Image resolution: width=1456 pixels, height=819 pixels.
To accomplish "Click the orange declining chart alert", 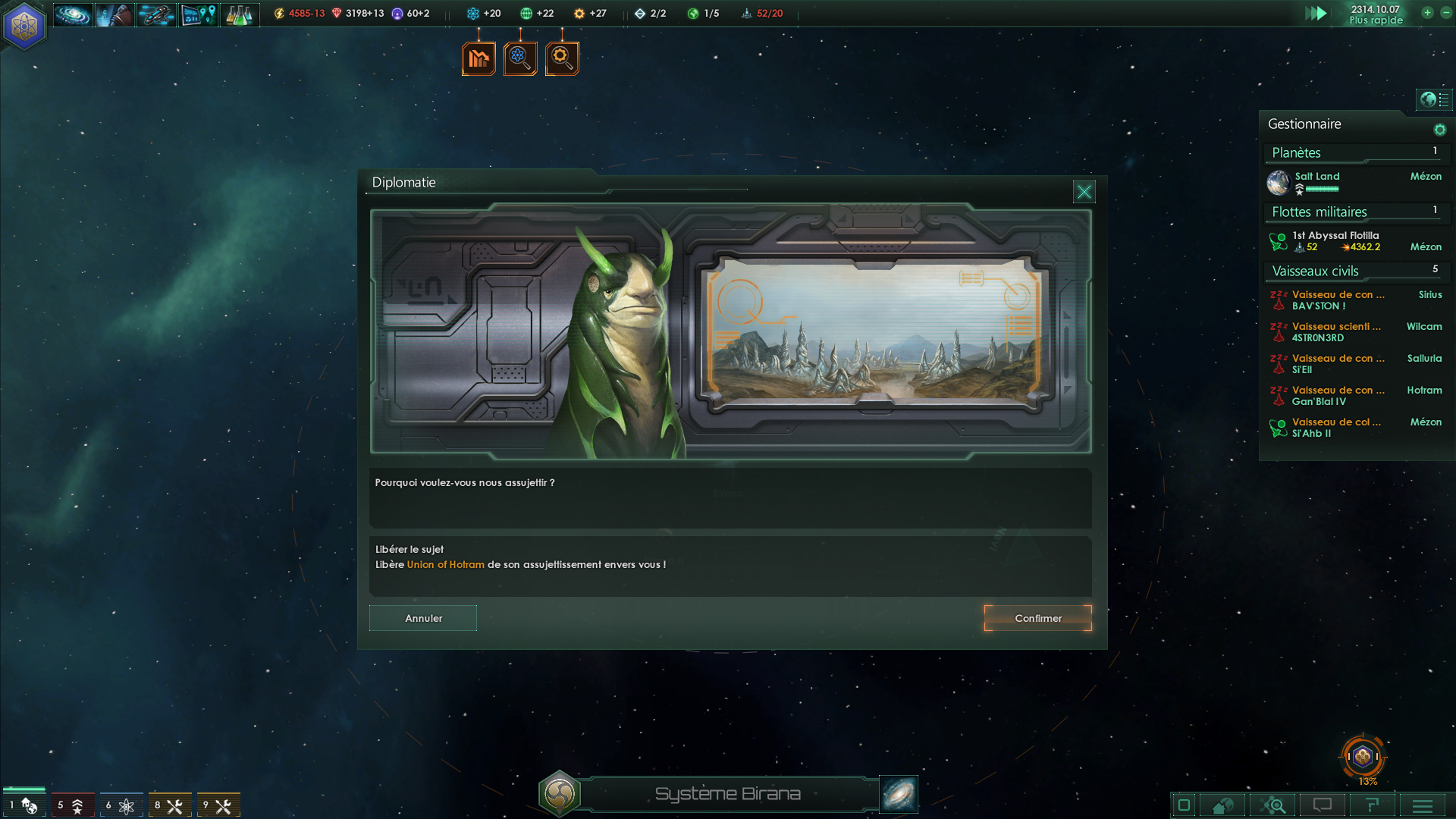I will (x=479, y=58).
